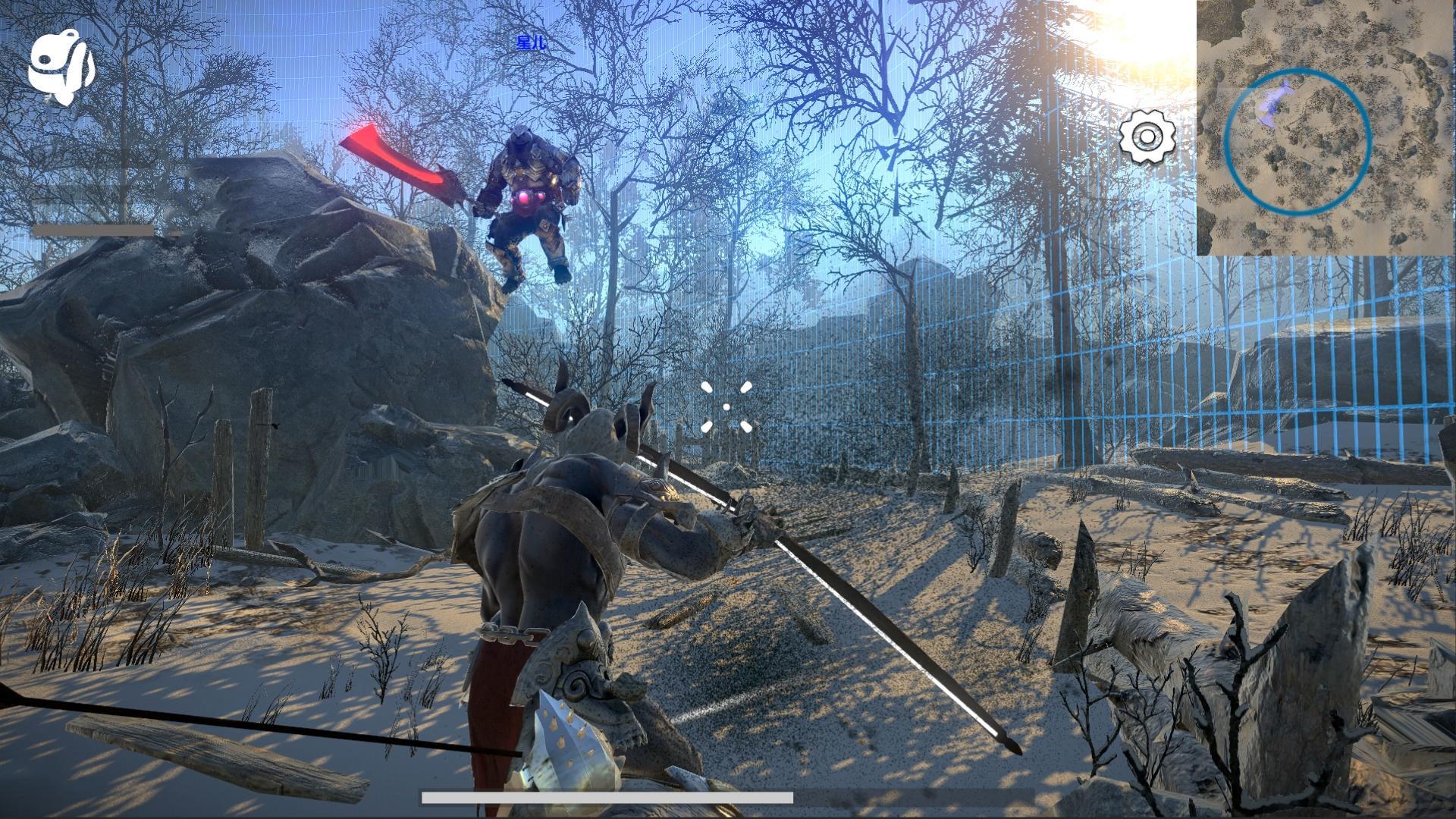This screenshot has height=819, width=1456.
Task: Click the minimap in the corner
Action: click(1326, 127)
